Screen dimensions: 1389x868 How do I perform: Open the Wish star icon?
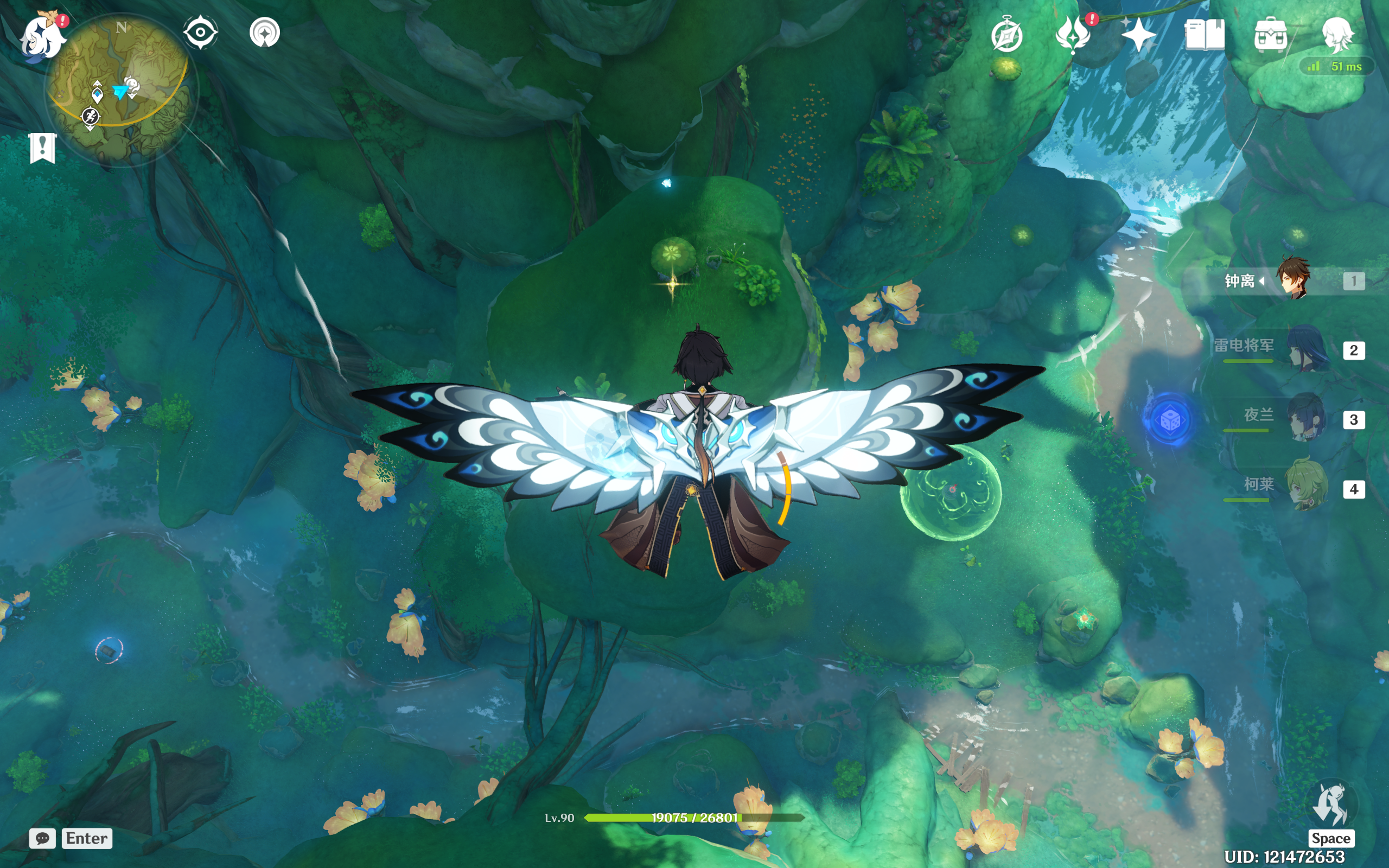point(1139,36)
